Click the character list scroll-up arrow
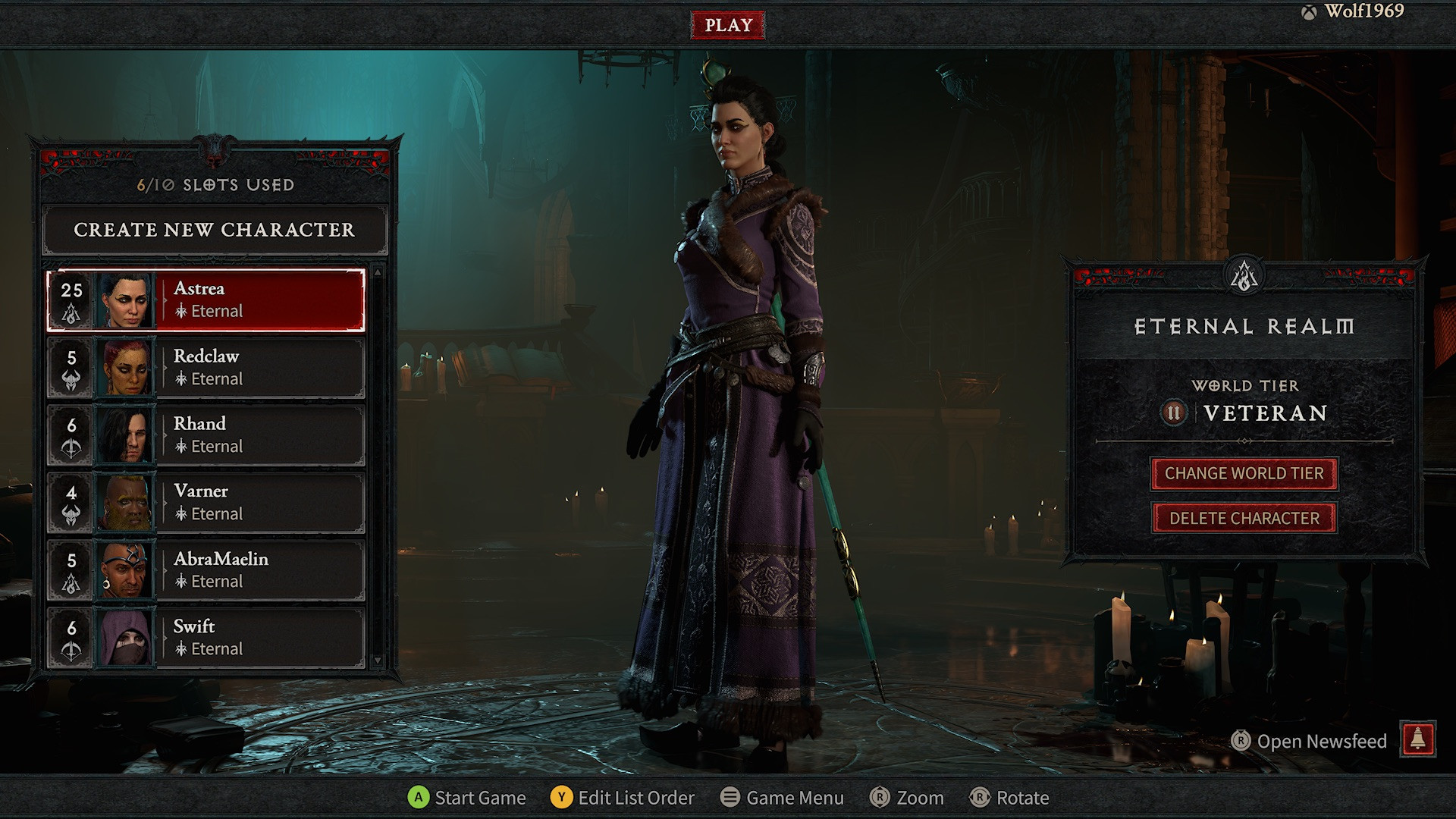Viewport: 1456px width, 819px height. [378, 271]
